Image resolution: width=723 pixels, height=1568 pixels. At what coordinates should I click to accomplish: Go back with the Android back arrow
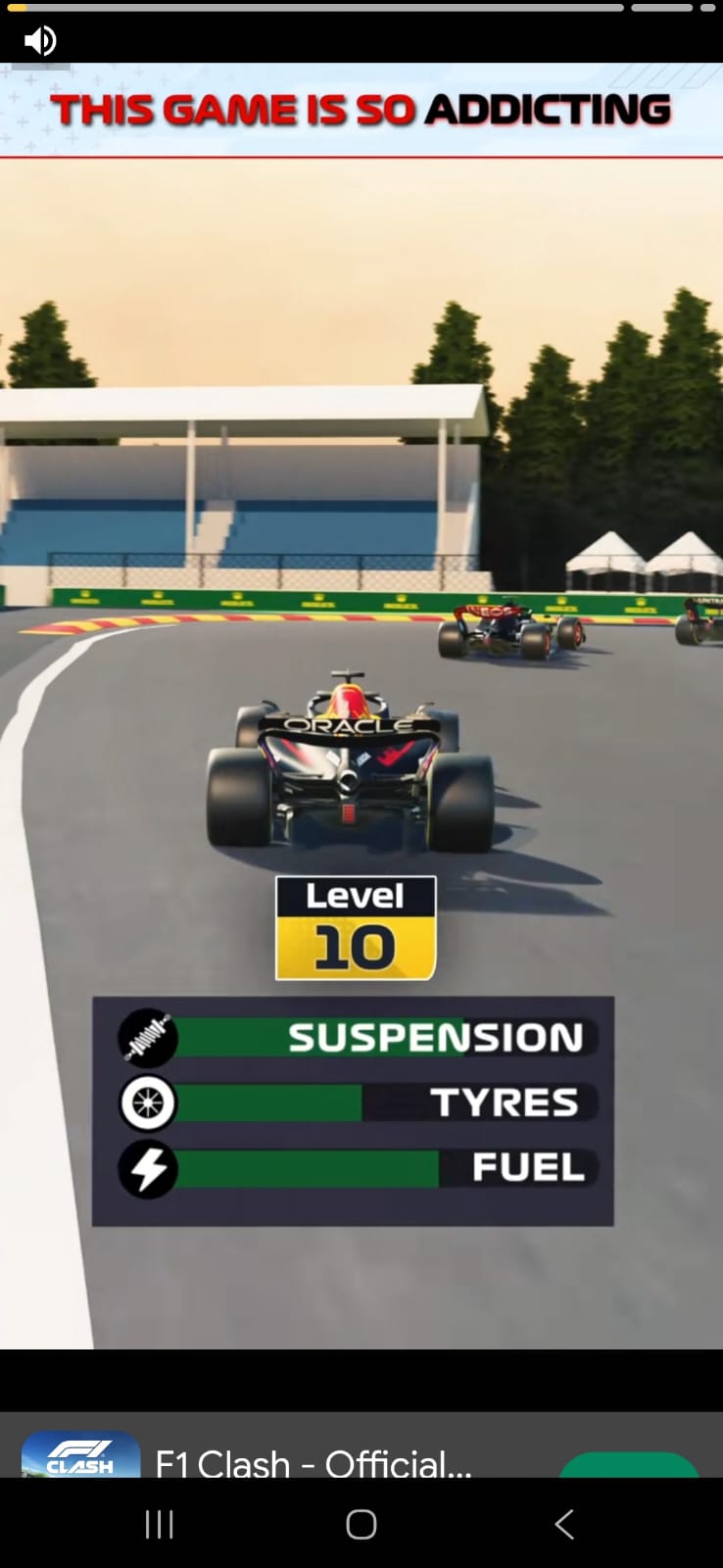(x=563, y=1524)
